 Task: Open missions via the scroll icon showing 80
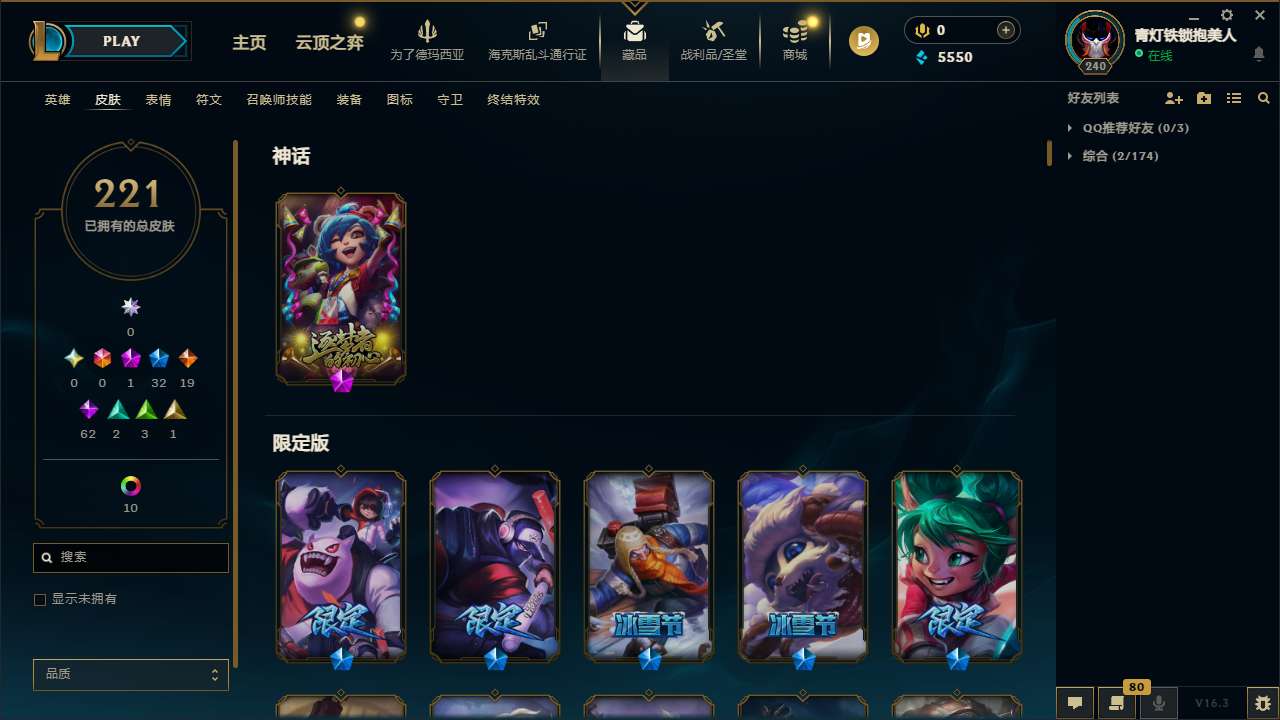click(1116, 703)
